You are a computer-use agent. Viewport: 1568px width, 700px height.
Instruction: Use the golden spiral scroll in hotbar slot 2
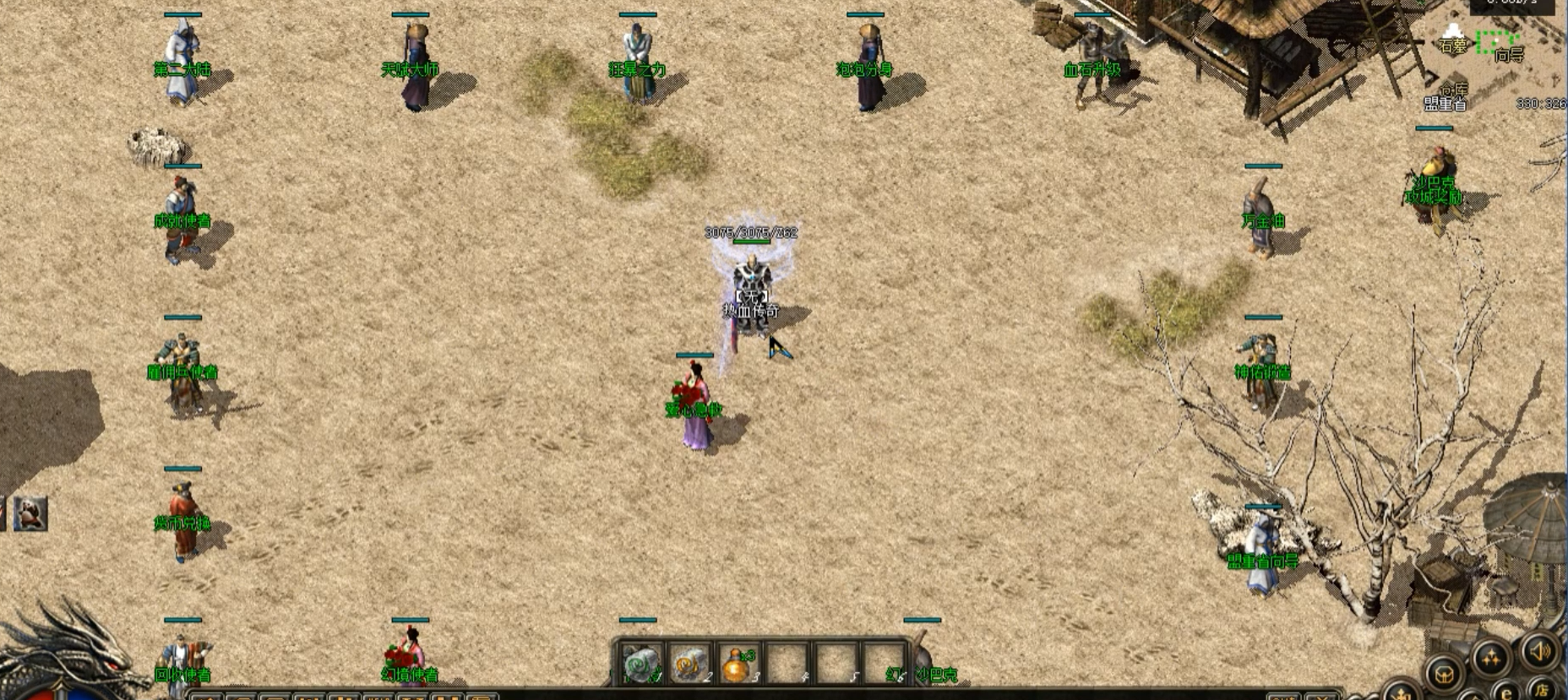point(690,664)
